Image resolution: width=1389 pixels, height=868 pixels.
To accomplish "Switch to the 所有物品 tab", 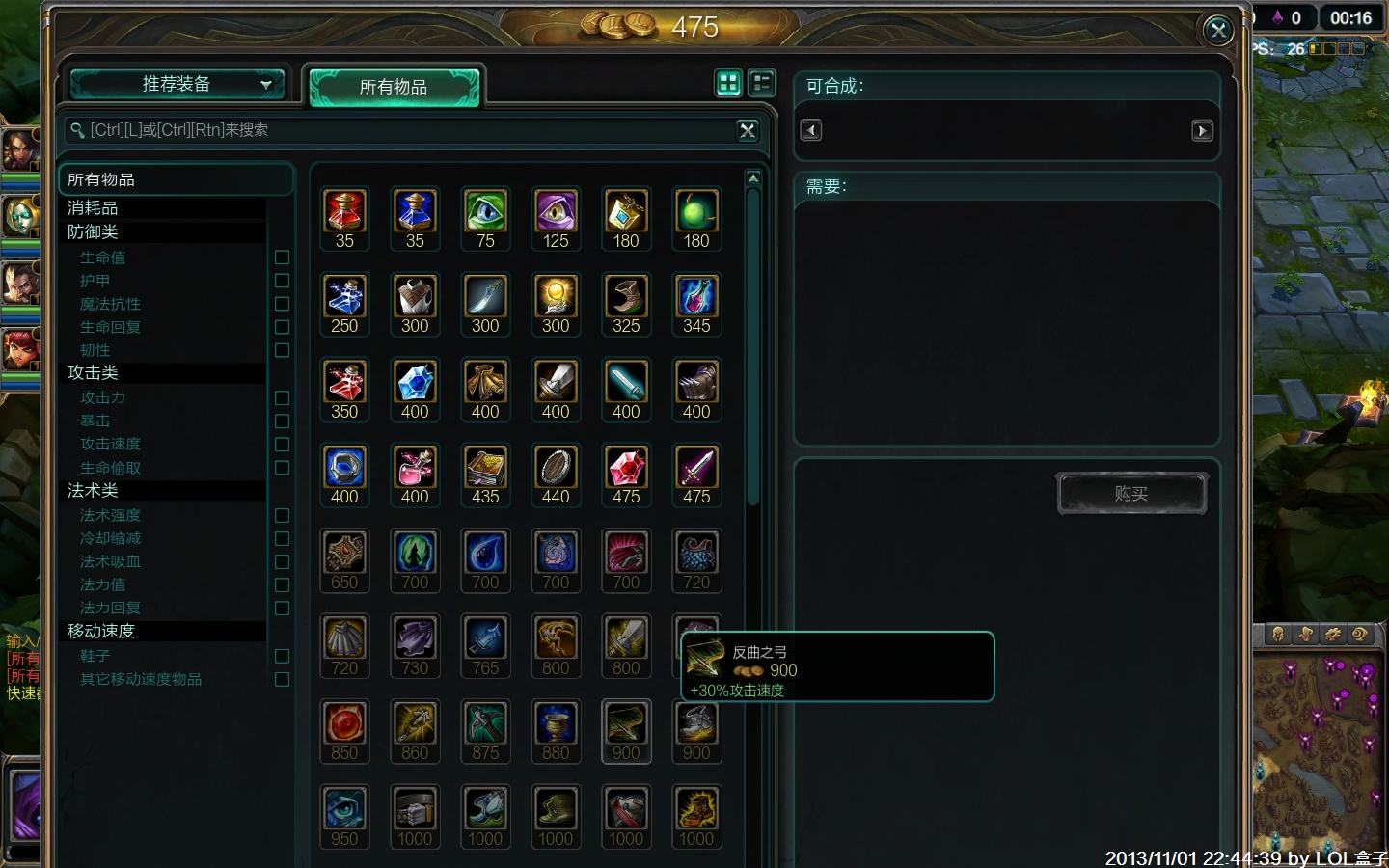I will (x=394, y=87).
